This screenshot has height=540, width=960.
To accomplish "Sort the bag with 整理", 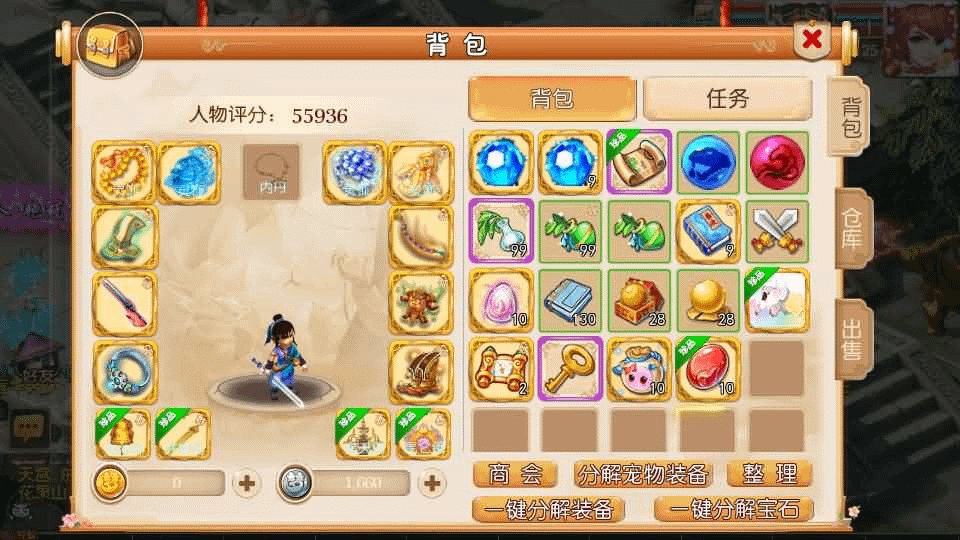I will pos(768,473).
